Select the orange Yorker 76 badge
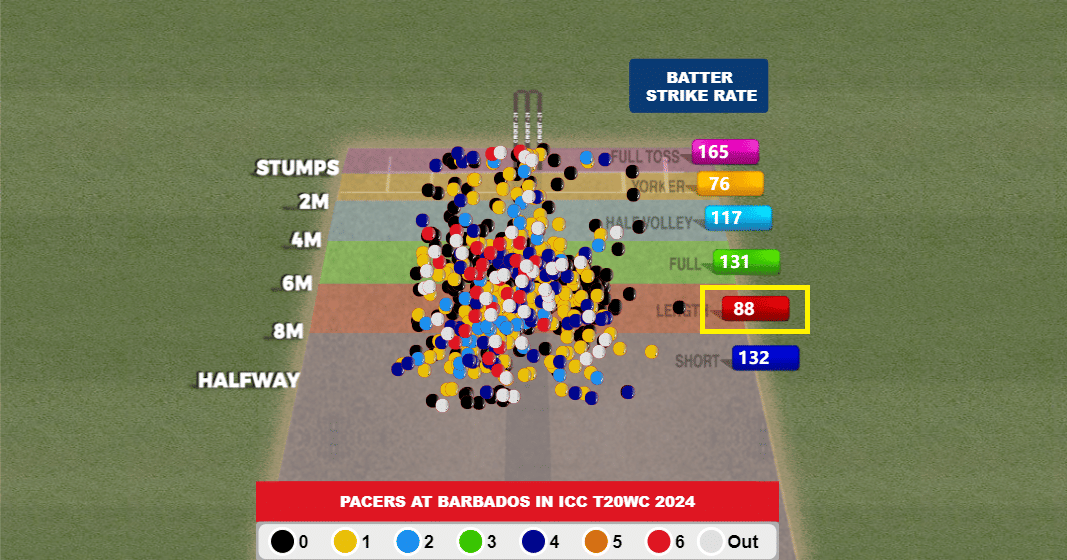This screenshot has width=1067, height=560. point(730,184)
